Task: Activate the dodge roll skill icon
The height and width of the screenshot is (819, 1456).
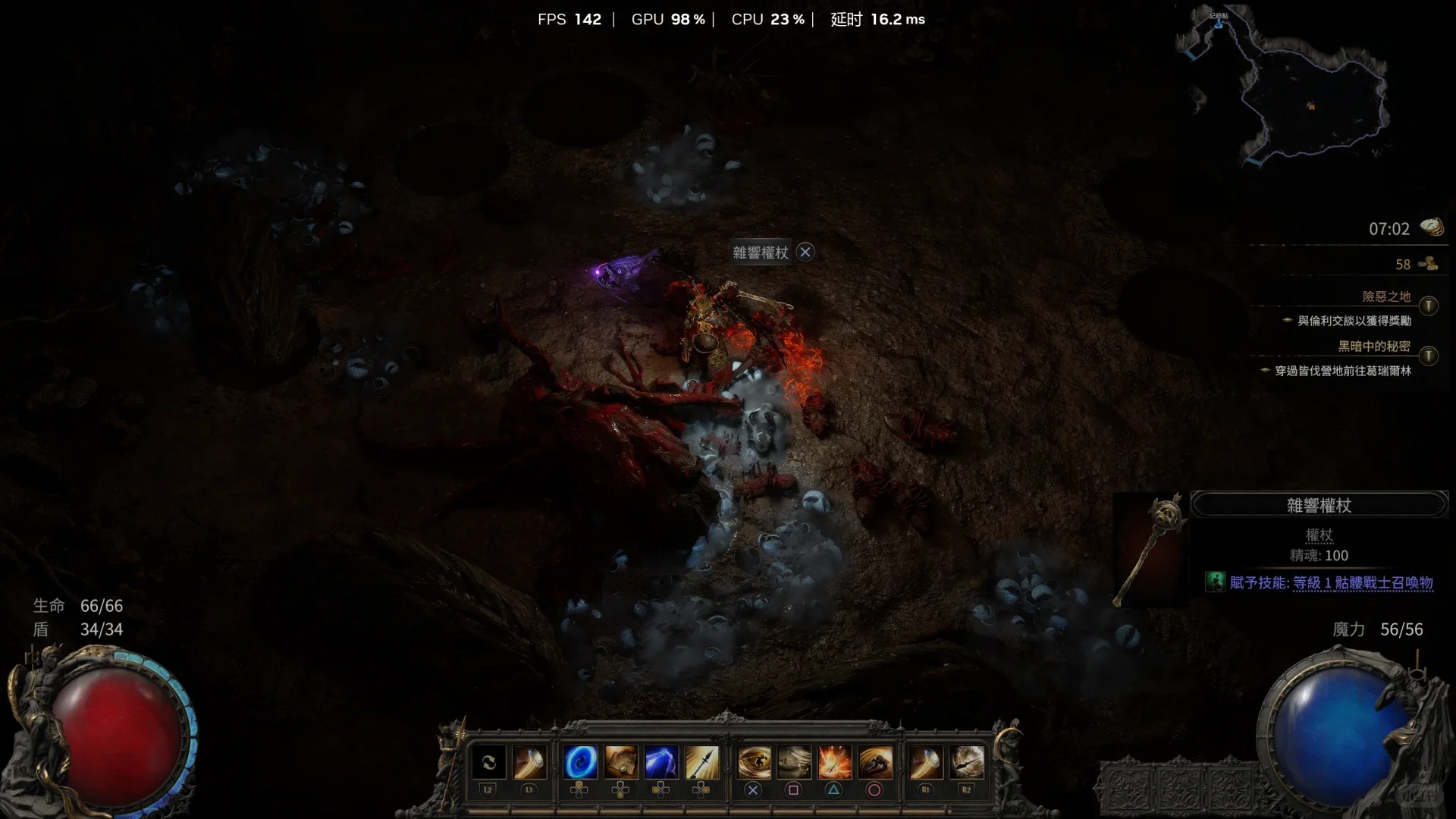Action: [874, 762]
